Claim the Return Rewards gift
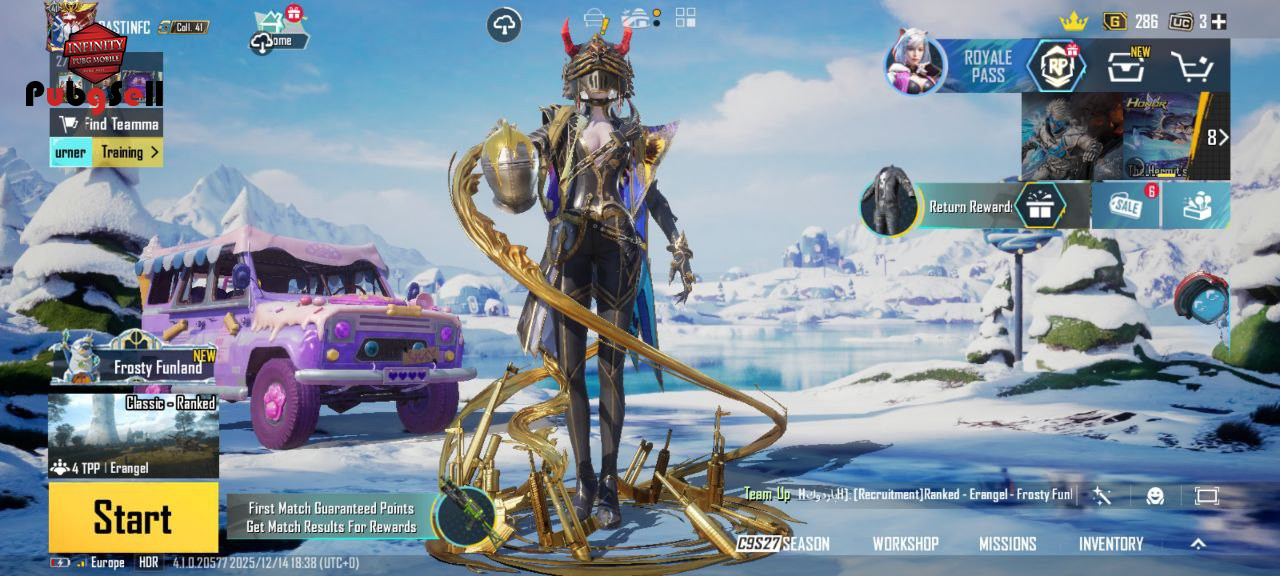Viewport: 1280px width, 576px height. coord(1039,206)
